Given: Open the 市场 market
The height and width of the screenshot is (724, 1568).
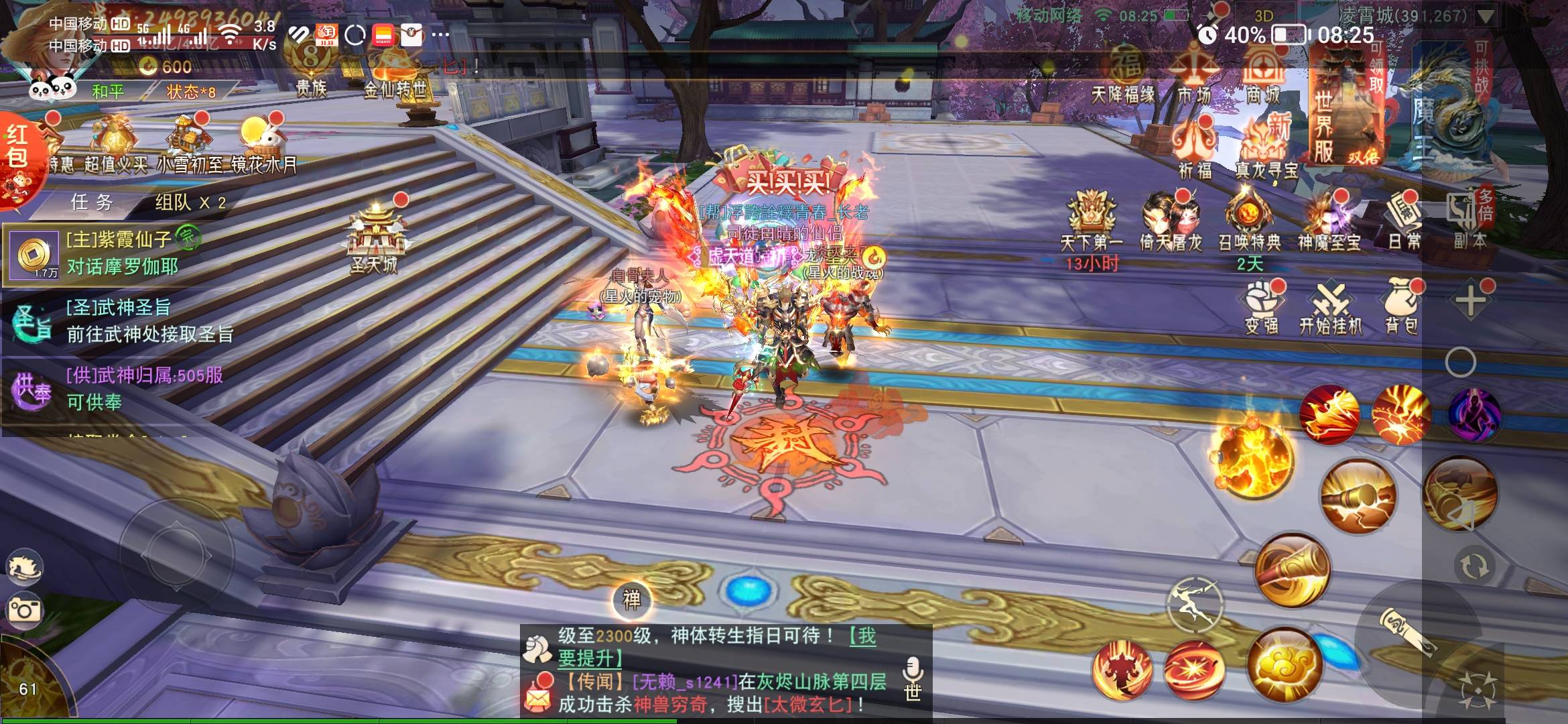Looking at the screenshot, I should click(x=1194, y=77).
